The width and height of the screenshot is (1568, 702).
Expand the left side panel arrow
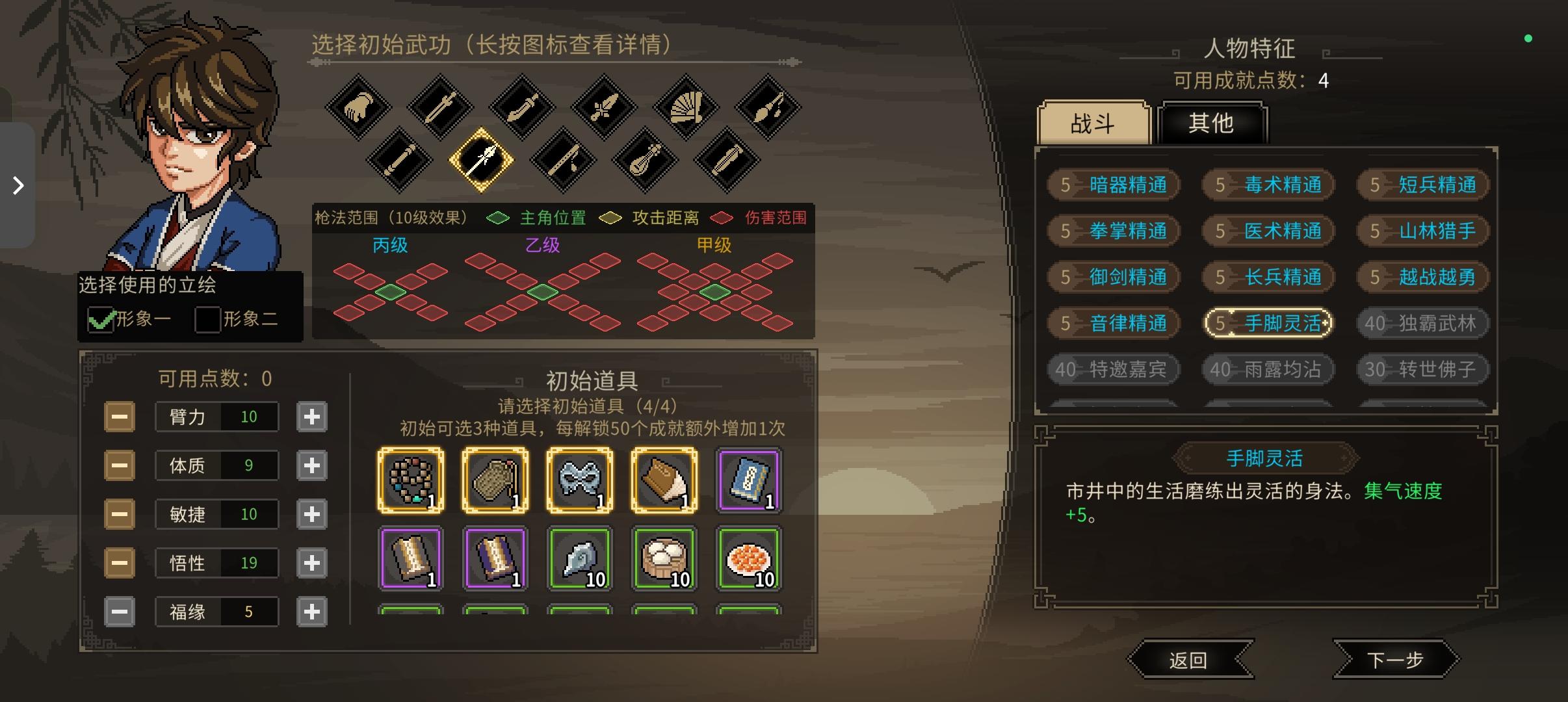click(x=18, y=185)
